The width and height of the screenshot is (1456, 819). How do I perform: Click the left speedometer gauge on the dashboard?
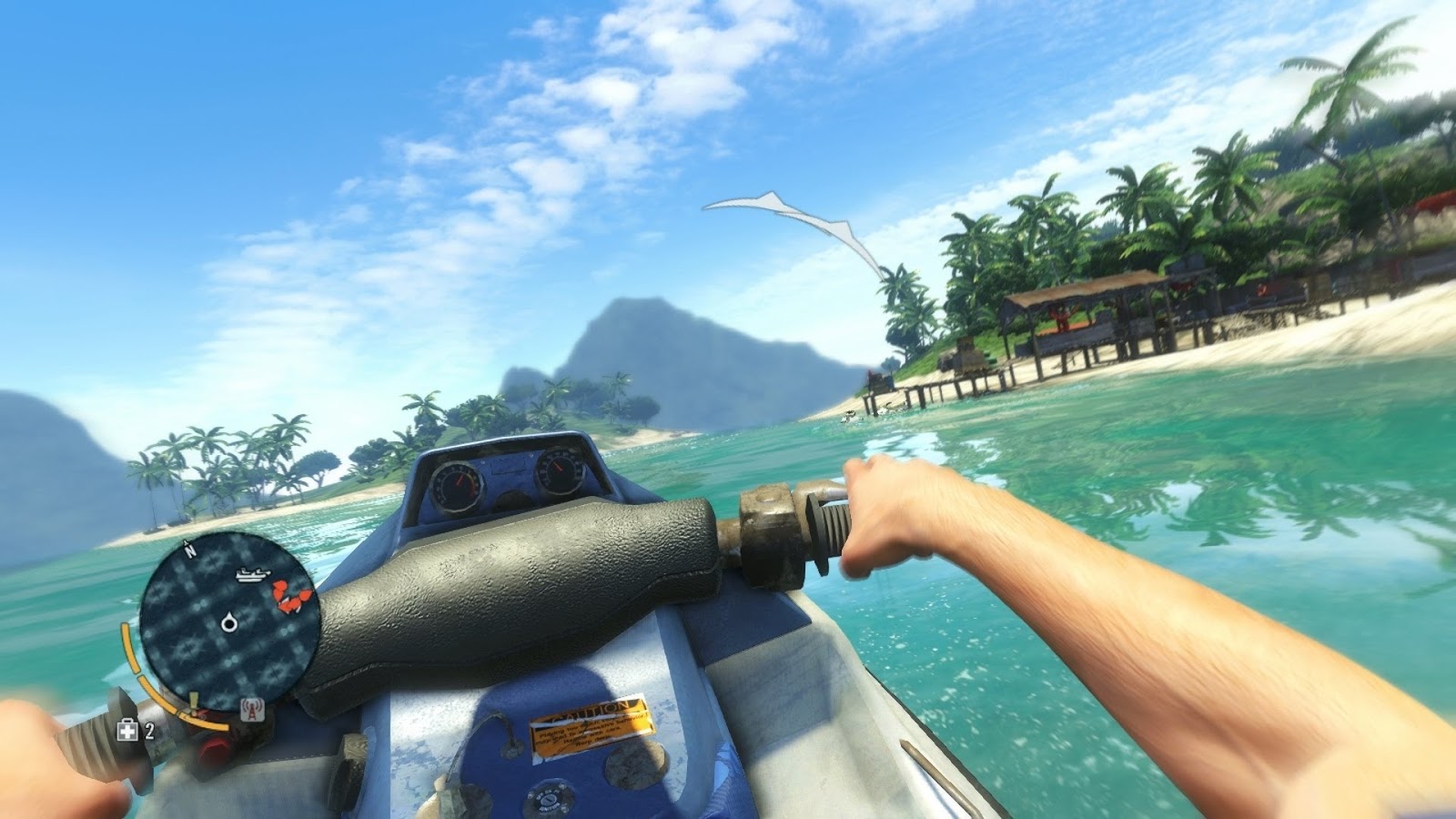click(x=459, y=483)
